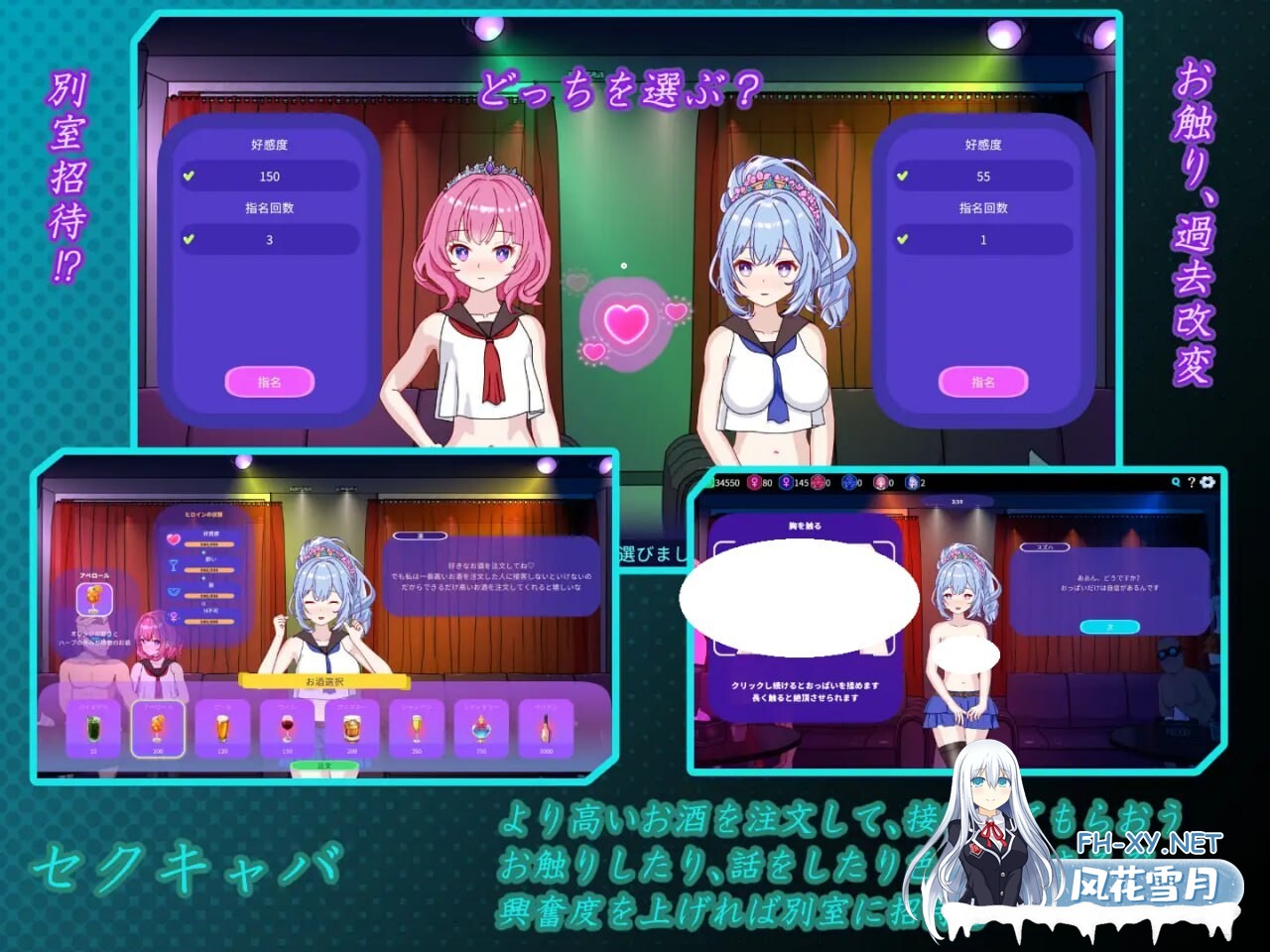Select the ヒロインの状態 panel title

[204, 514]
